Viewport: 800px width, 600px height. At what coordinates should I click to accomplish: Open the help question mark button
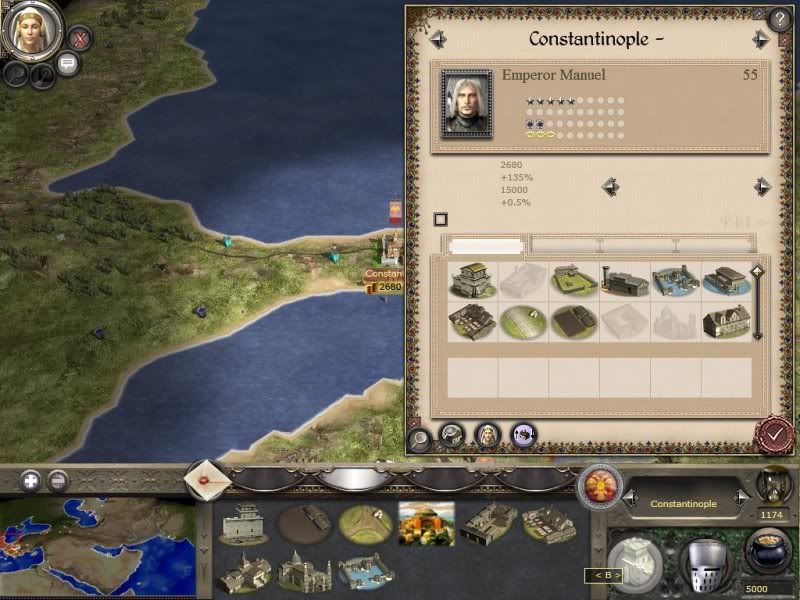[x=780, y=19]
